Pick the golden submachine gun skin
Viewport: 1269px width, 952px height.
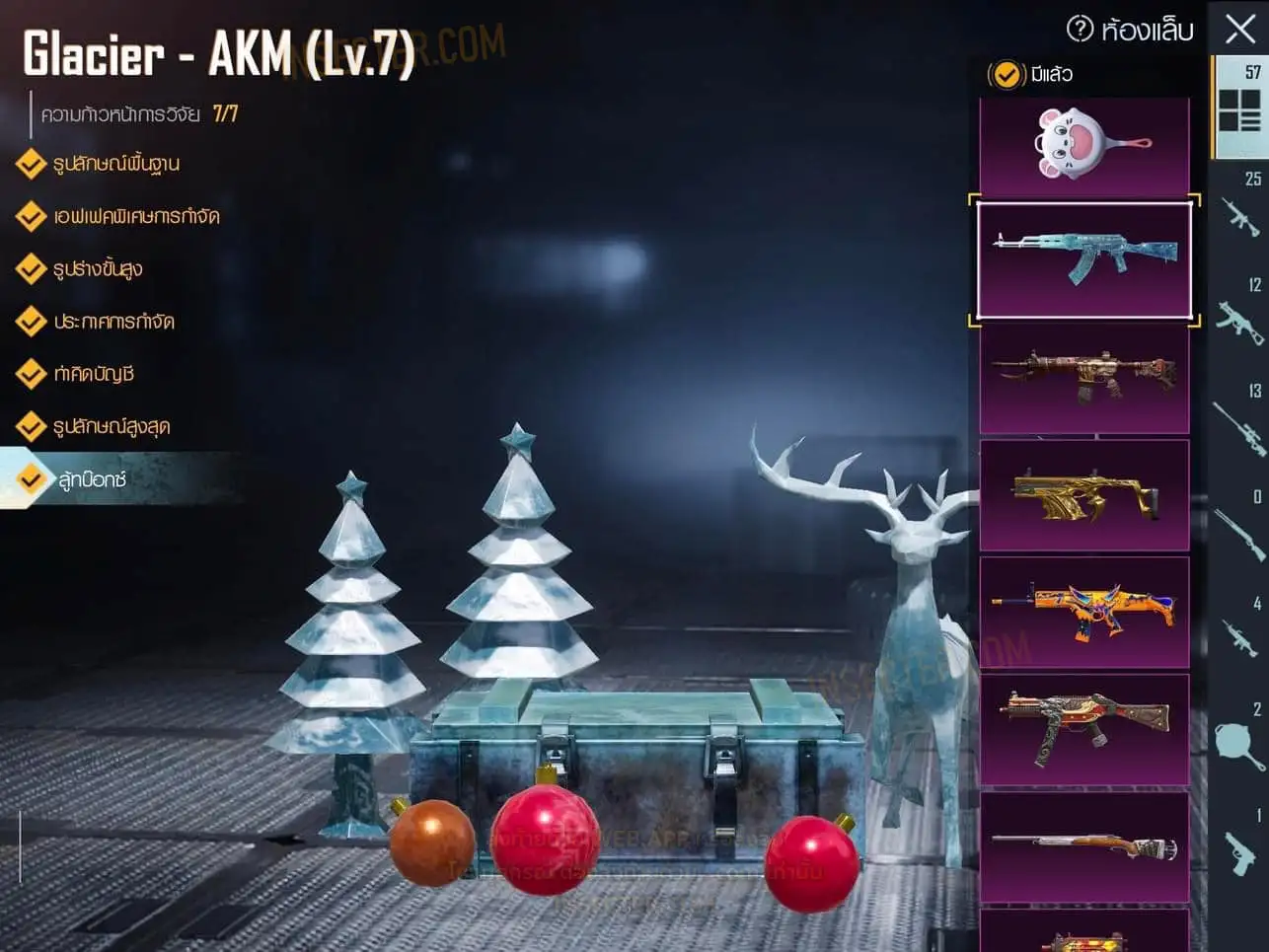(x=1084, y=495)
